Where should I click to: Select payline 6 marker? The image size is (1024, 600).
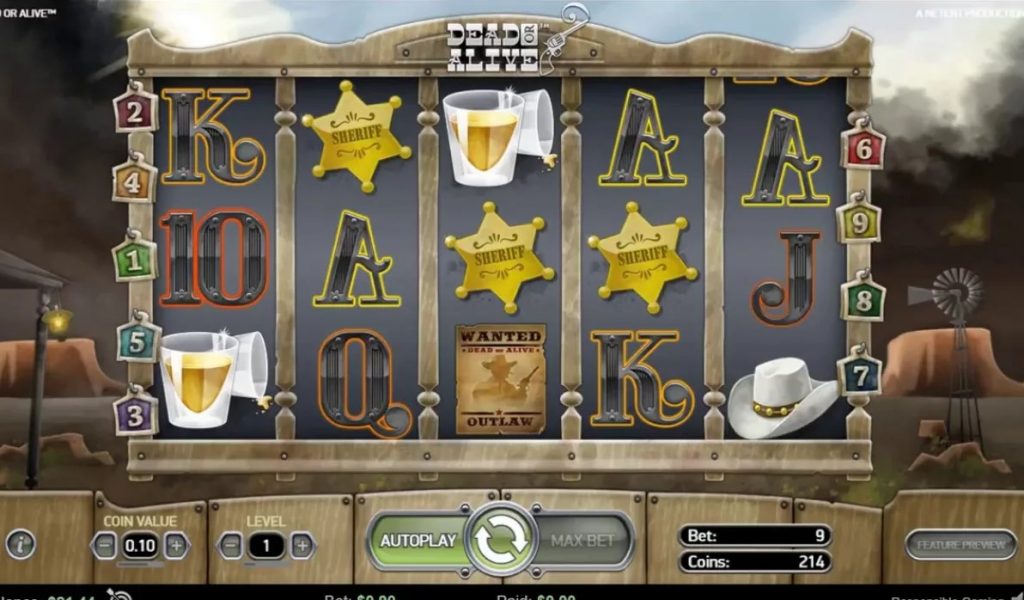coord(862,148)
